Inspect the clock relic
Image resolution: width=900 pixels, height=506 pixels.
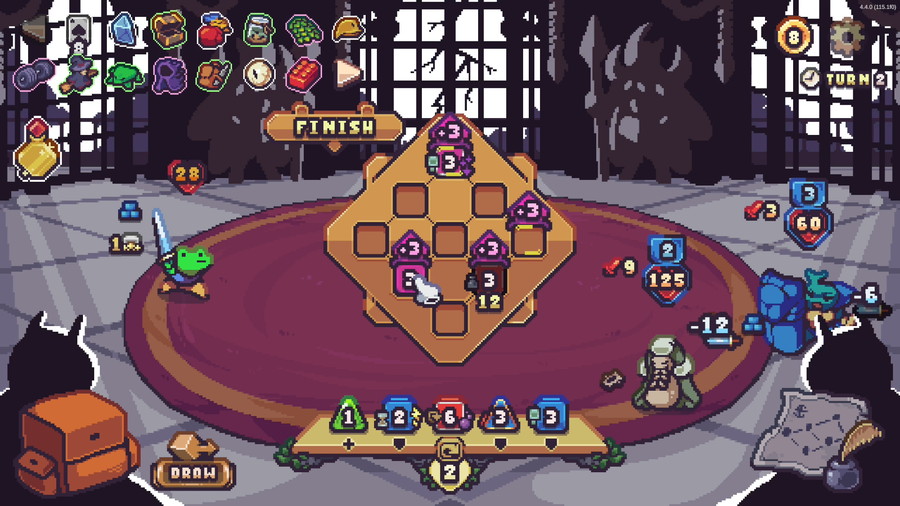[x=259, y=72]
